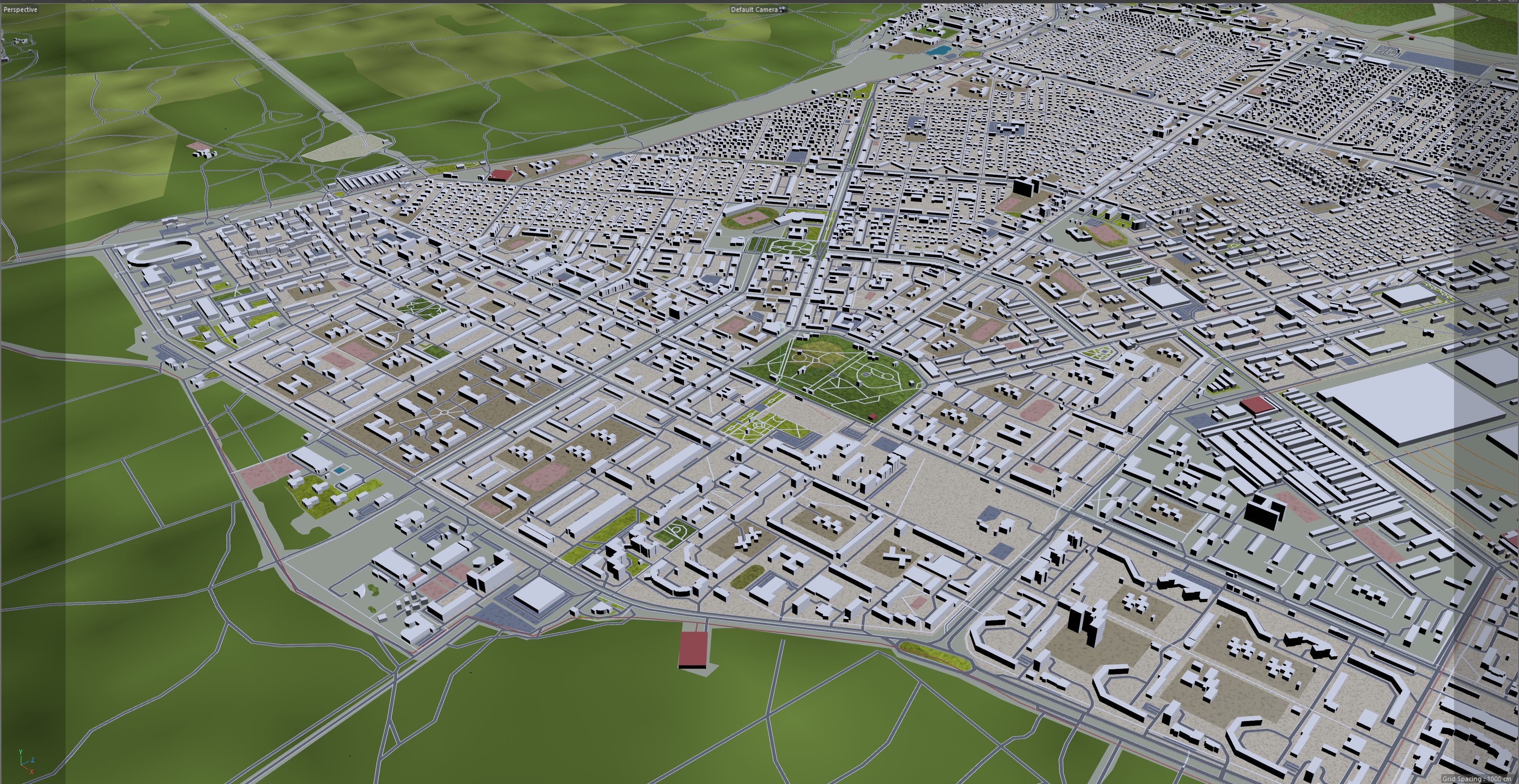The height and width of the screenshot is (784, 1519).
Task: Select the Default Camera label
Action: click(x=754, y=9)
